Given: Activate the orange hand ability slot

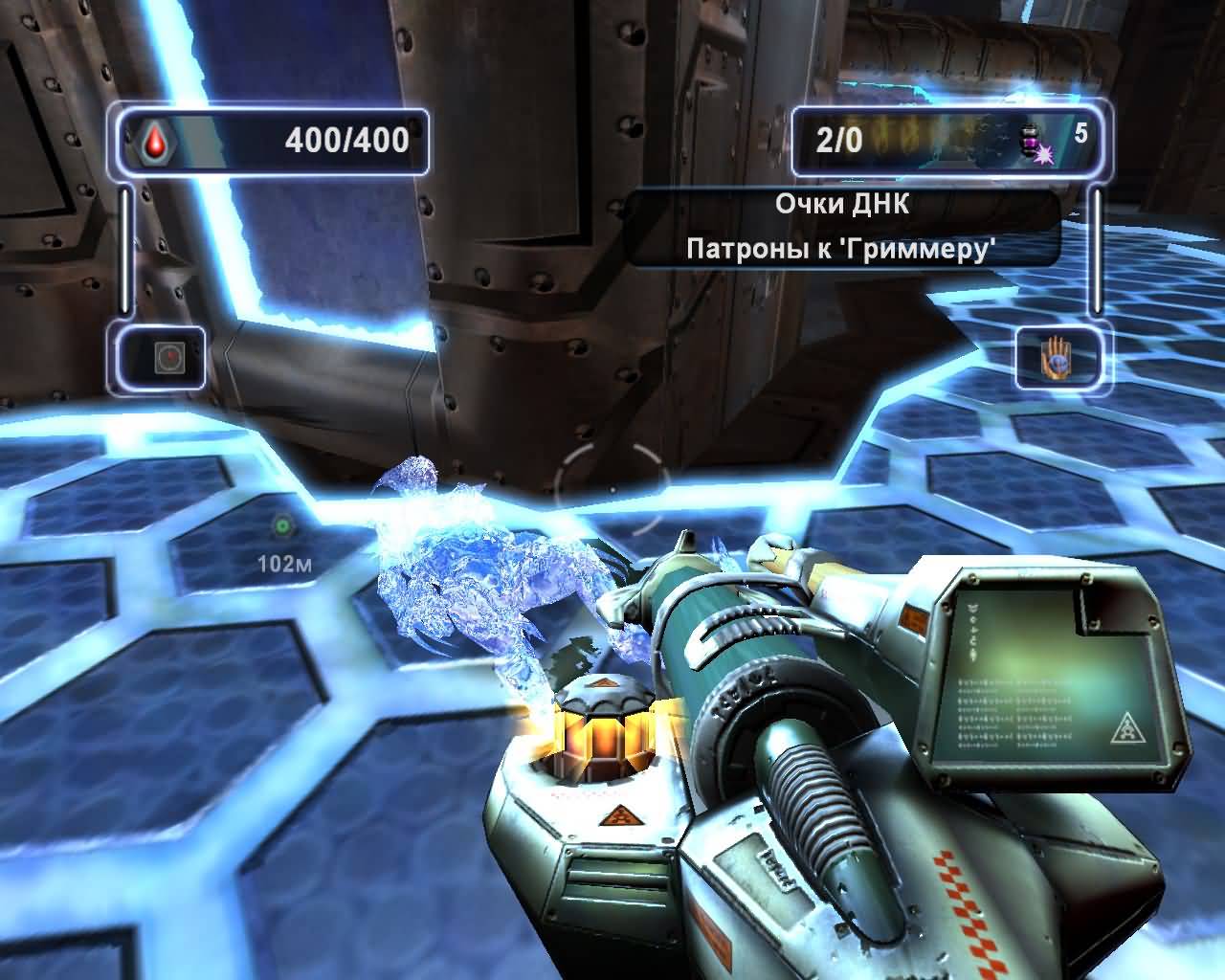Looking at the screenshot, I should pyautogui.click(x=1058, y=358).
